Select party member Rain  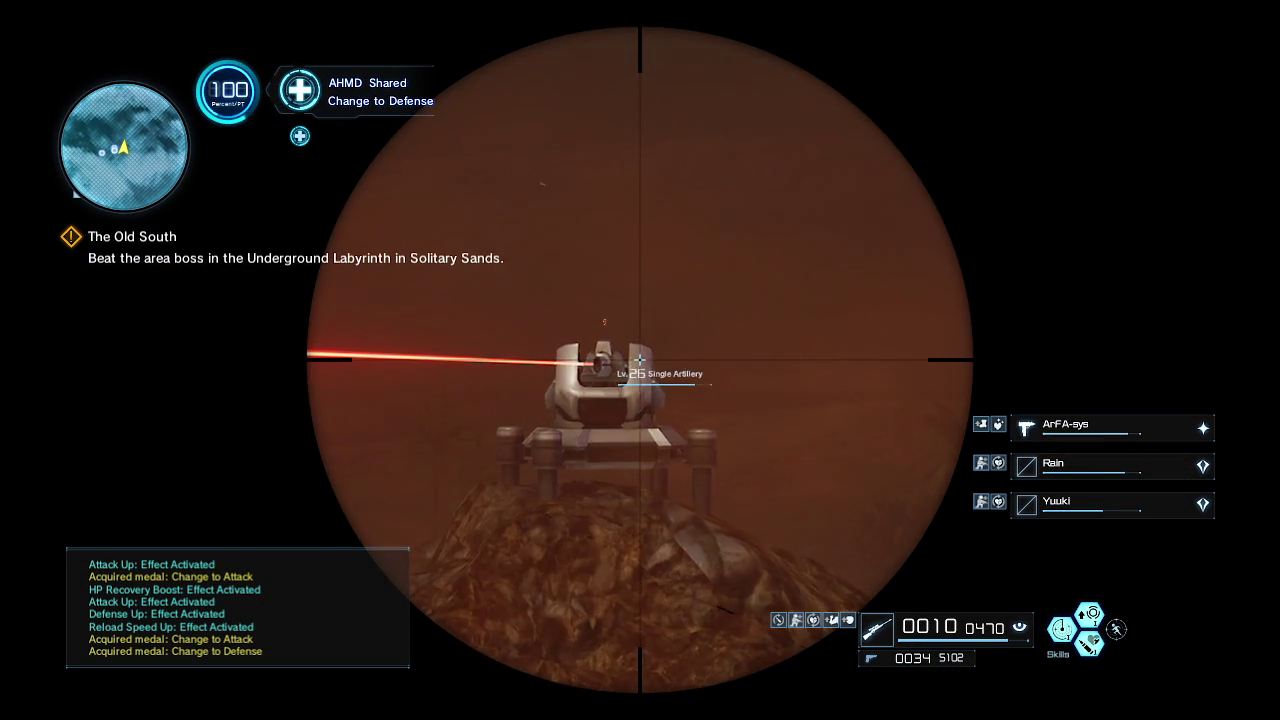(x=1112, y=466)
